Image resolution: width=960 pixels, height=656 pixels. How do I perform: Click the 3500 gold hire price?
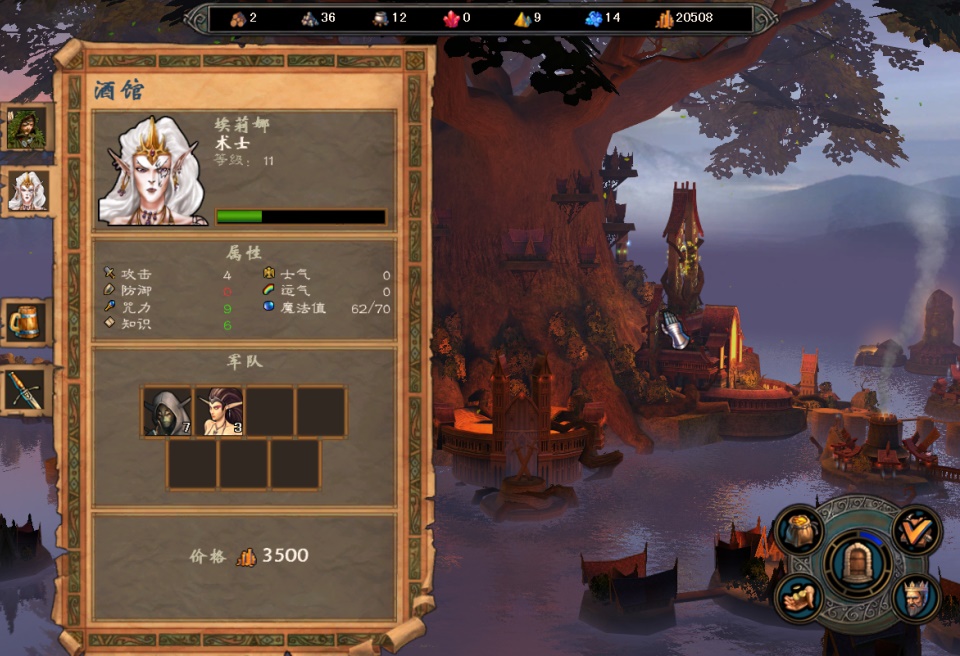[285, 556]
